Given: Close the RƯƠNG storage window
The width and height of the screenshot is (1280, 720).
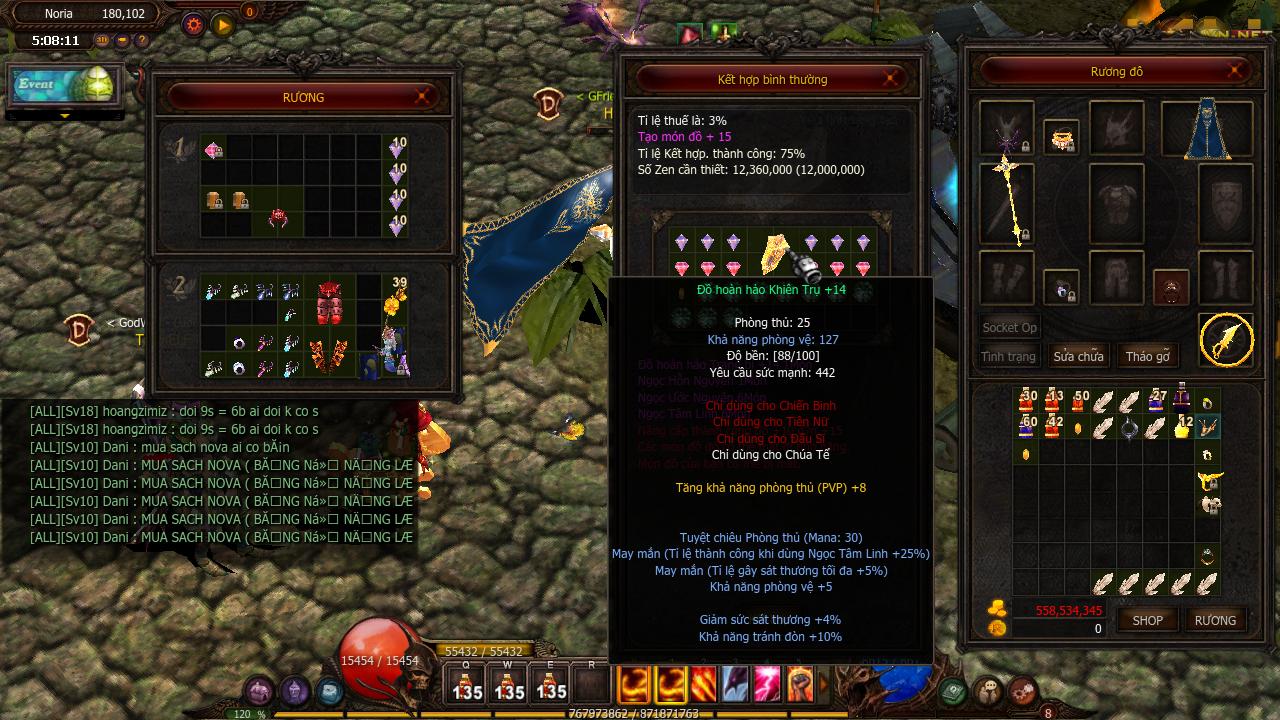Looking at the screenshot, I should 423,97.
